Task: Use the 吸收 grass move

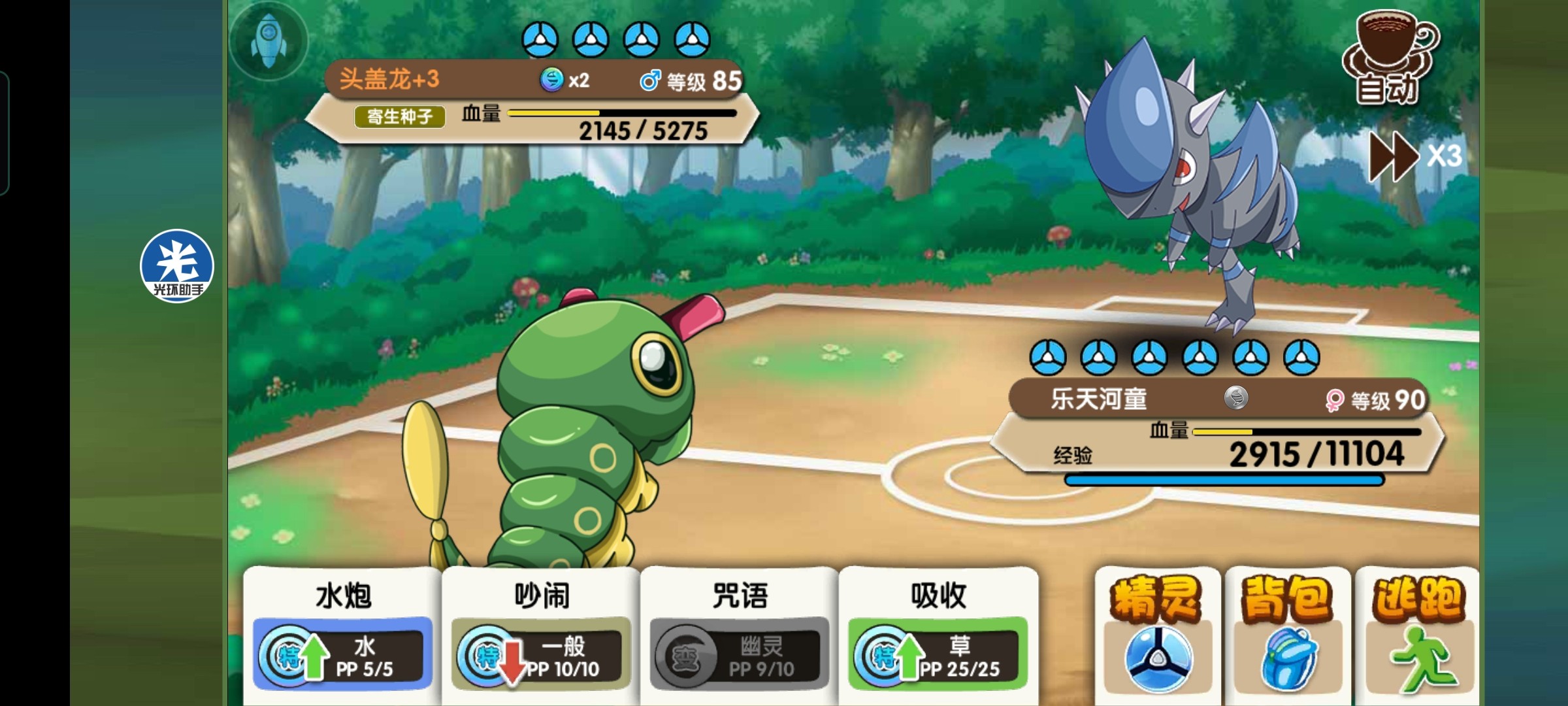Action: coord(938,634)
